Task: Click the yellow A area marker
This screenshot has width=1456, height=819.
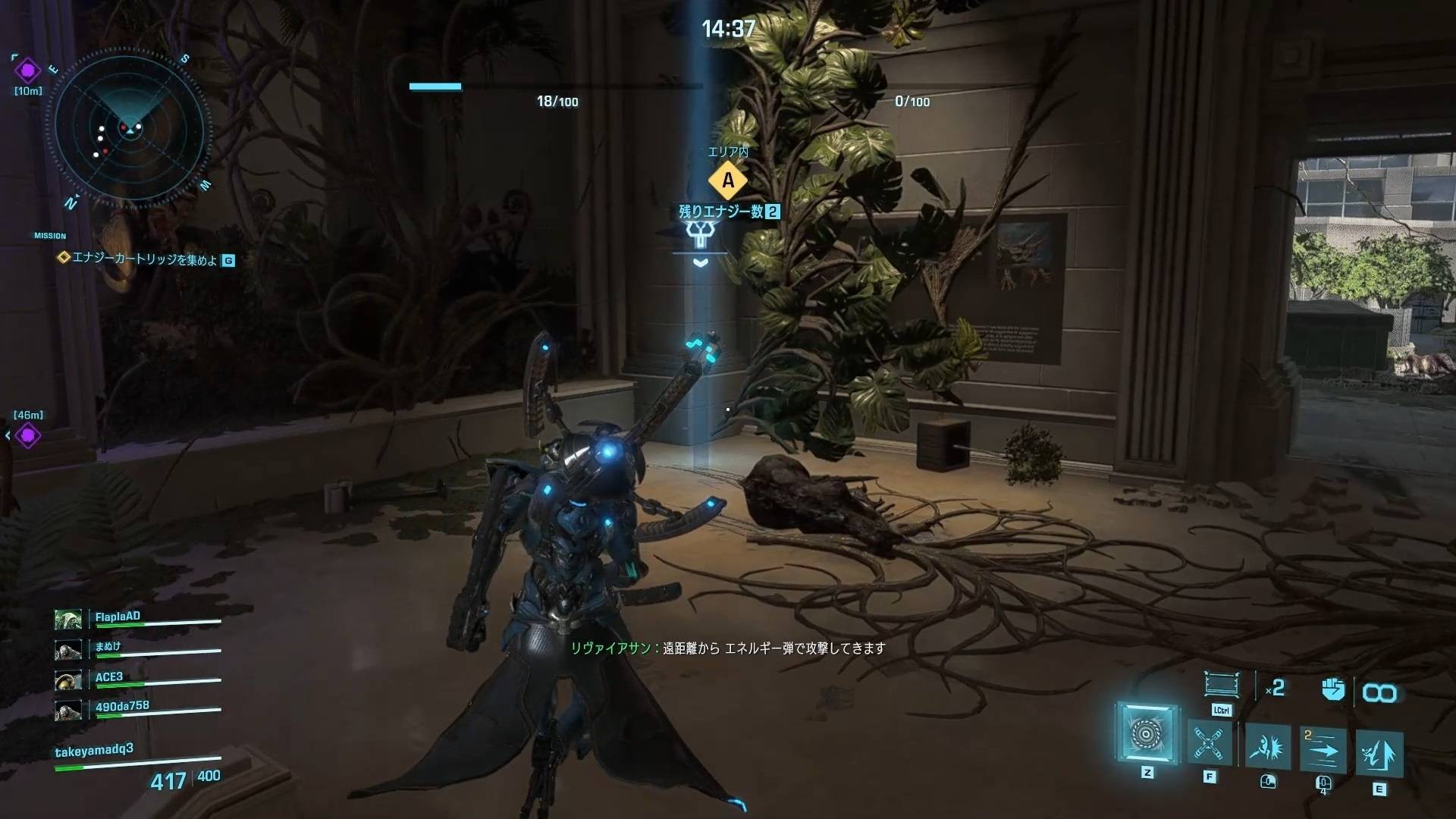Action: tap(728, 180)
